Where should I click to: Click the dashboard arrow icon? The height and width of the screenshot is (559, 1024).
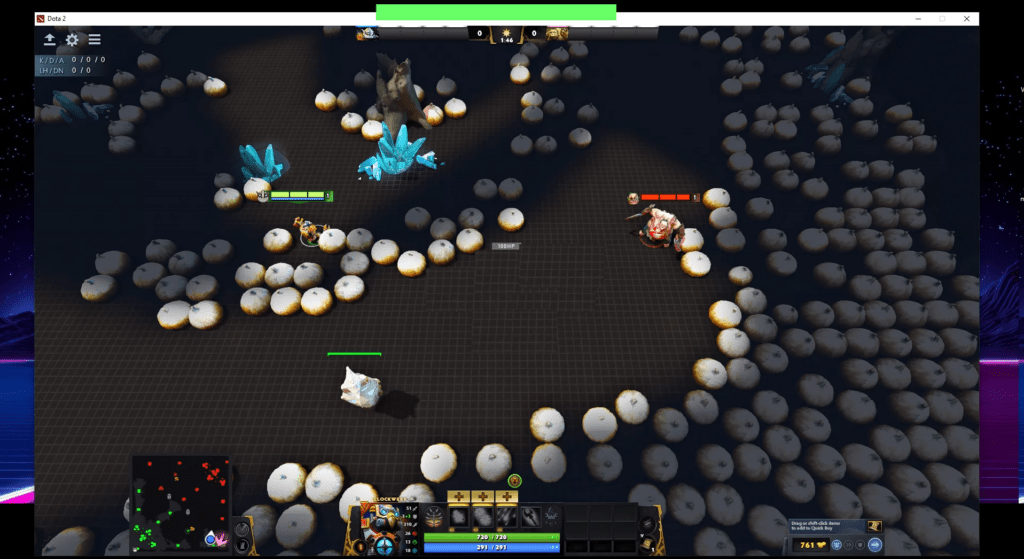[50, 40]
